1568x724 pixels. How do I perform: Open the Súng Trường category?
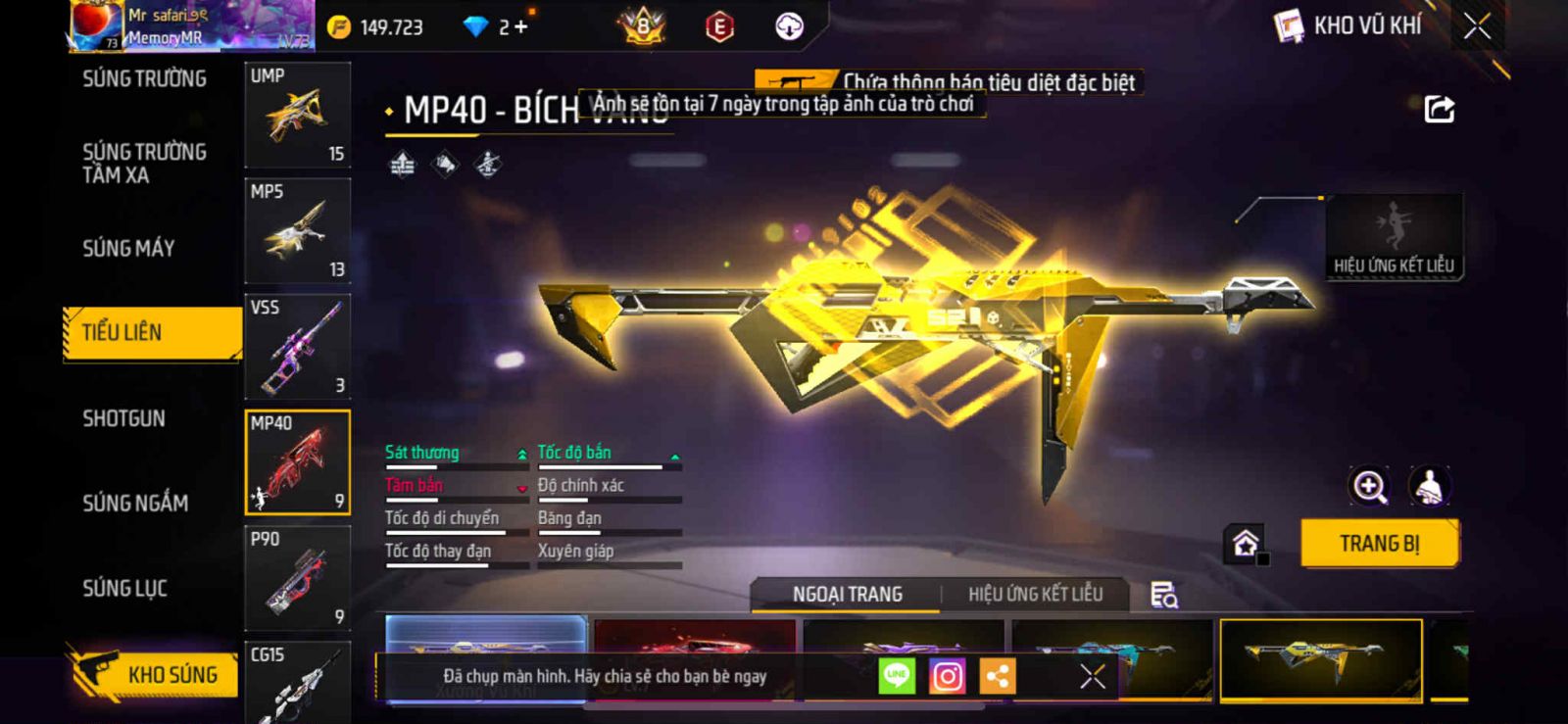(x=144, y=79)
